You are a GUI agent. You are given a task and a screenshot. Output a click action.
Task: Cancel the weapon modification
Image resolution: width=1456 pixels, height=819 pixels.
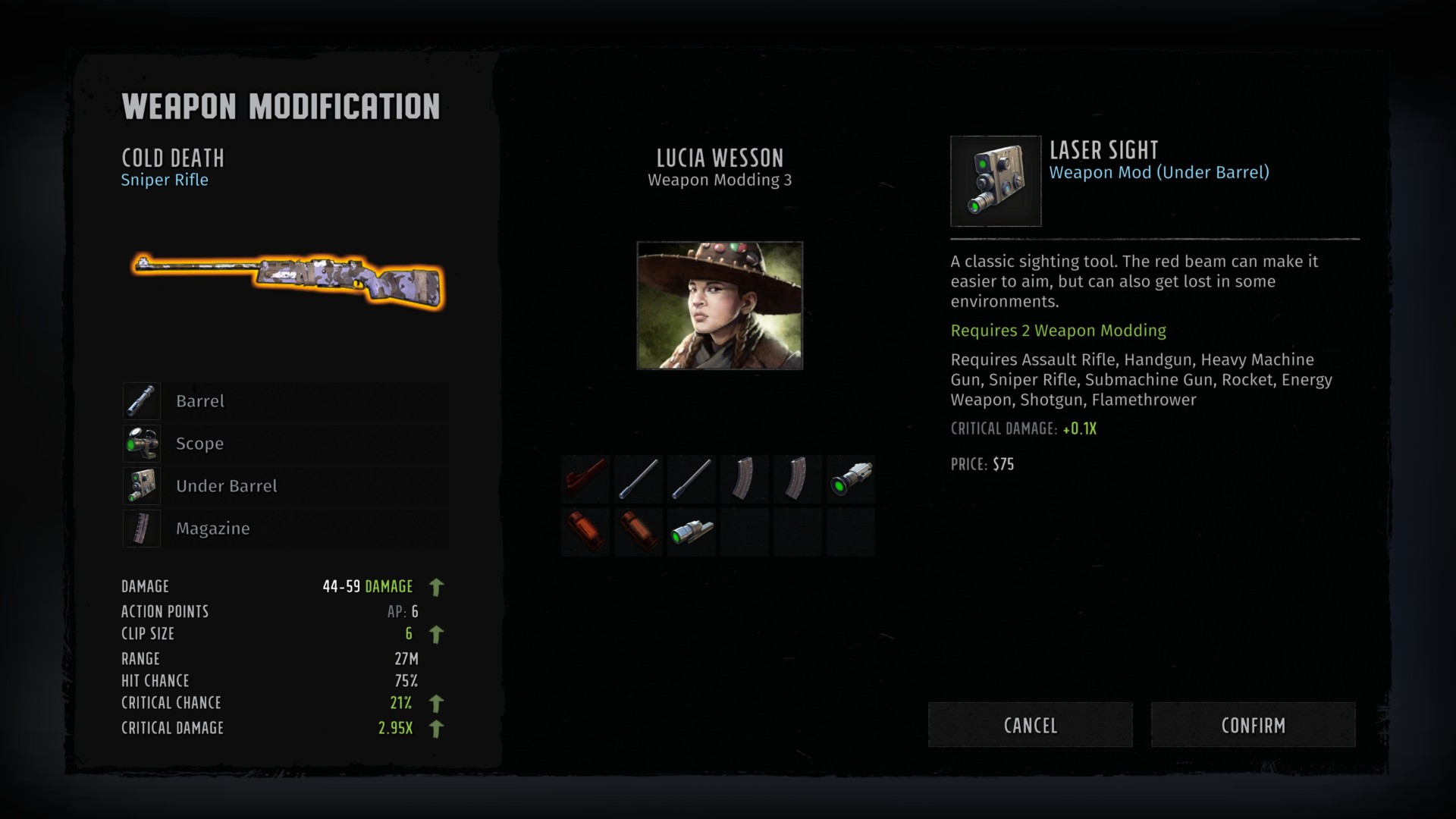click(x=1030, y=725)
